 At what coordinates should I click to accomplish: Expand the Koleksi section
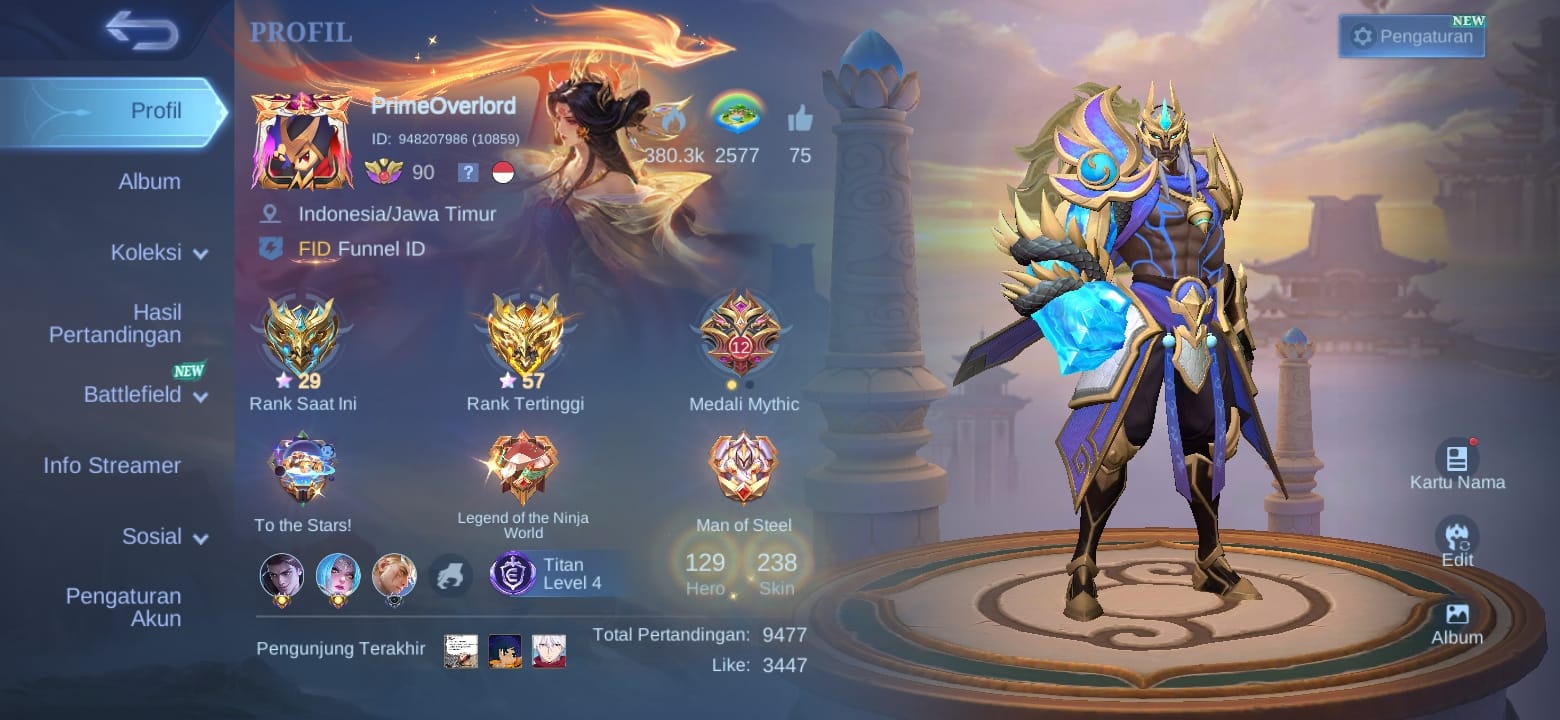158,253
